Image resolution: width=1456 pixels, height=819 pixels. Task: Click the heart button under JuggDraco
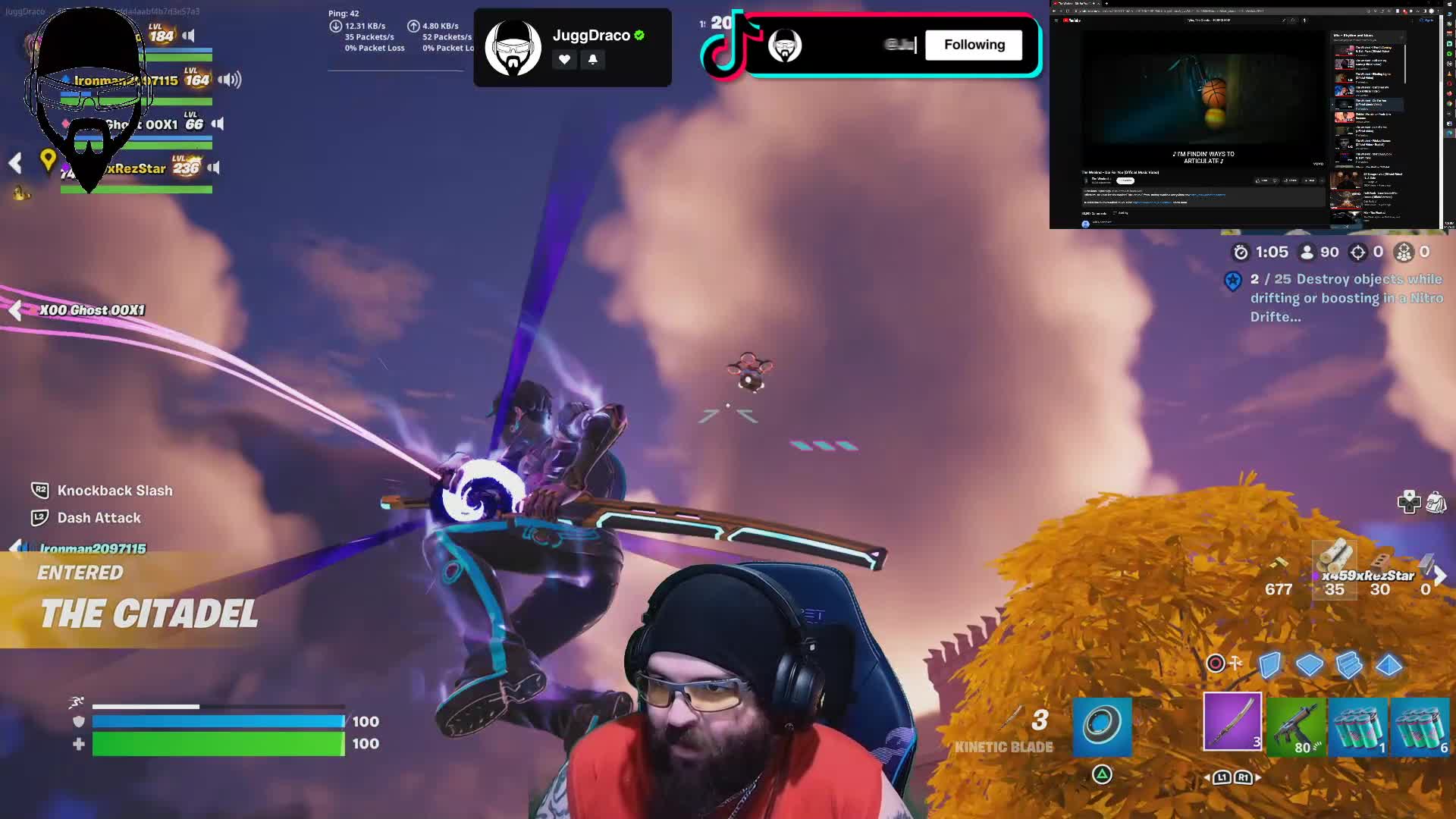tap(564, 59)
